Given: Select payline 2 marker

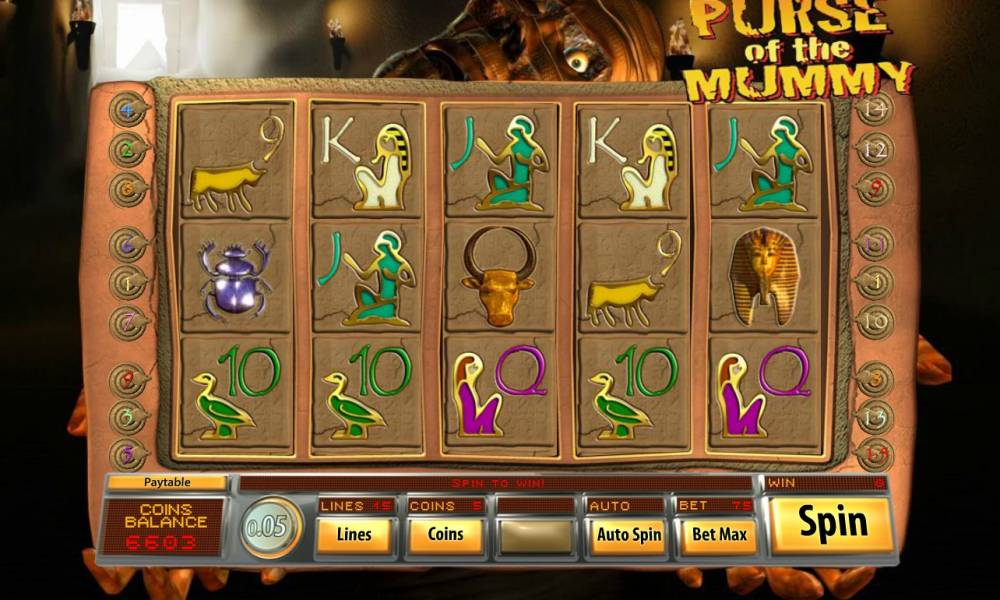Looking at the screenshot, I should 128,149.
